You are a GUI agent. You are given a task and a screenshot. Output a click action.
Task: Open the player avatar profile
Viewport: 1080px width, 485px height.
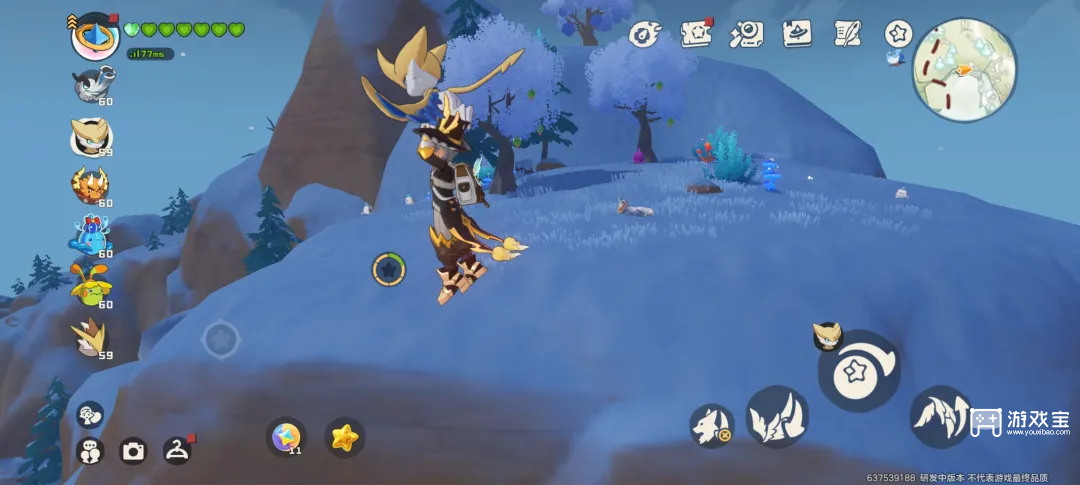(x=96, y=36)
